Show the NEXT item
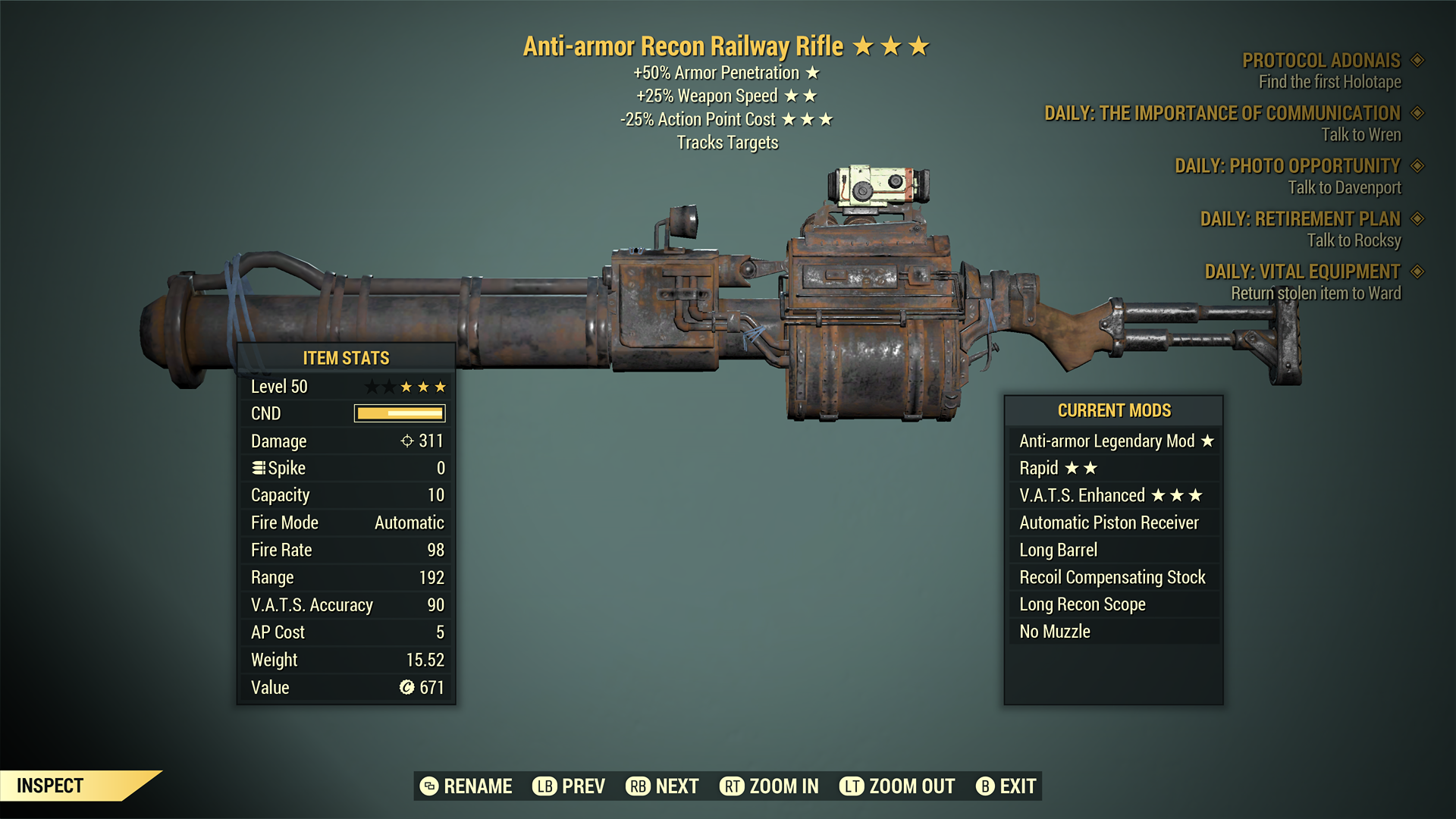The image size is (1456, 819). [x=662, y=786]
